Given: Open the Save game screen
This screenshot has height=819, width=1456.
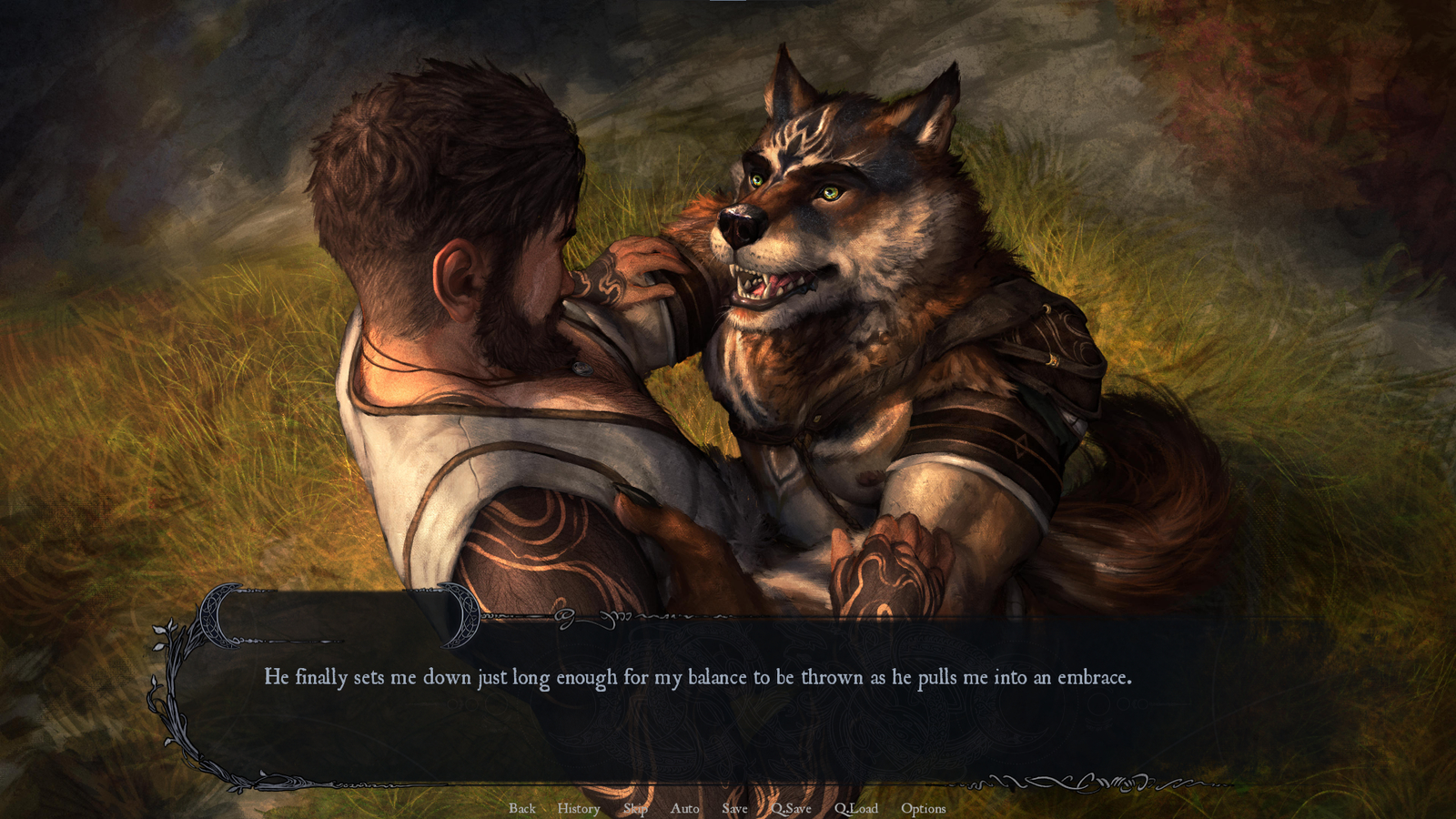Looking at the screenshot, I should tap(734, 808).
